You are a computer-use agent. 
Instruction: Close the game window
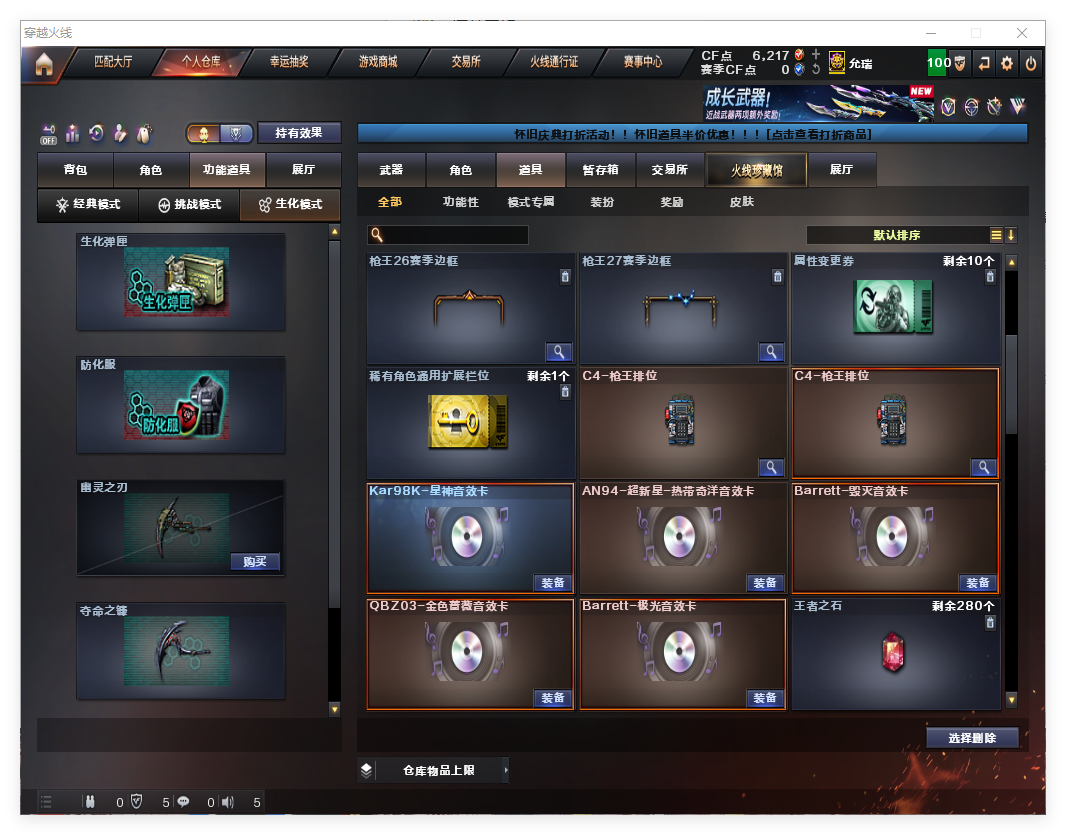pos(1022,33)
